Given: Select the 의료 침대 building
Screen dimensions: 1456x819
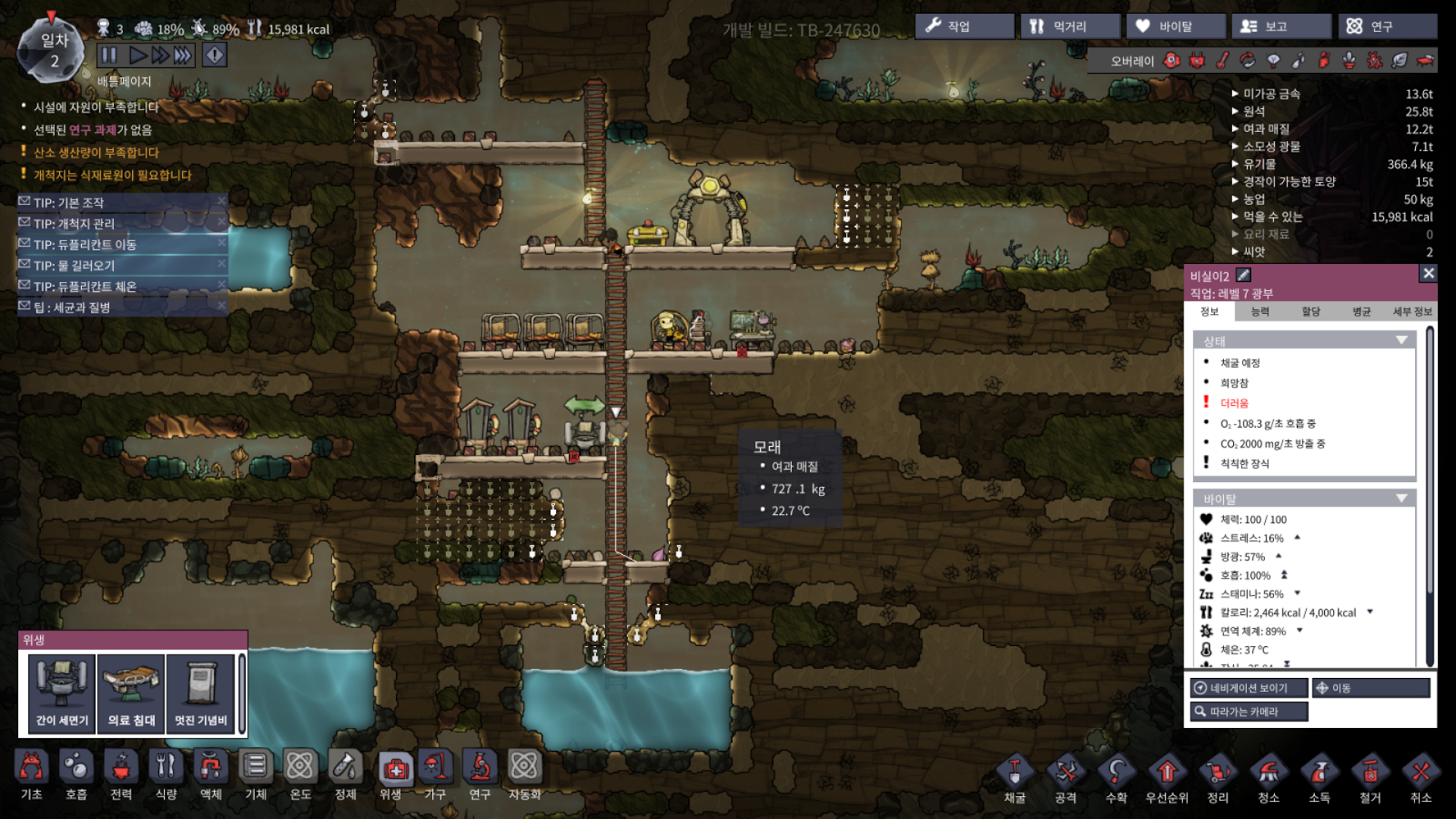Looking at the screenshot, I should 131,693.
